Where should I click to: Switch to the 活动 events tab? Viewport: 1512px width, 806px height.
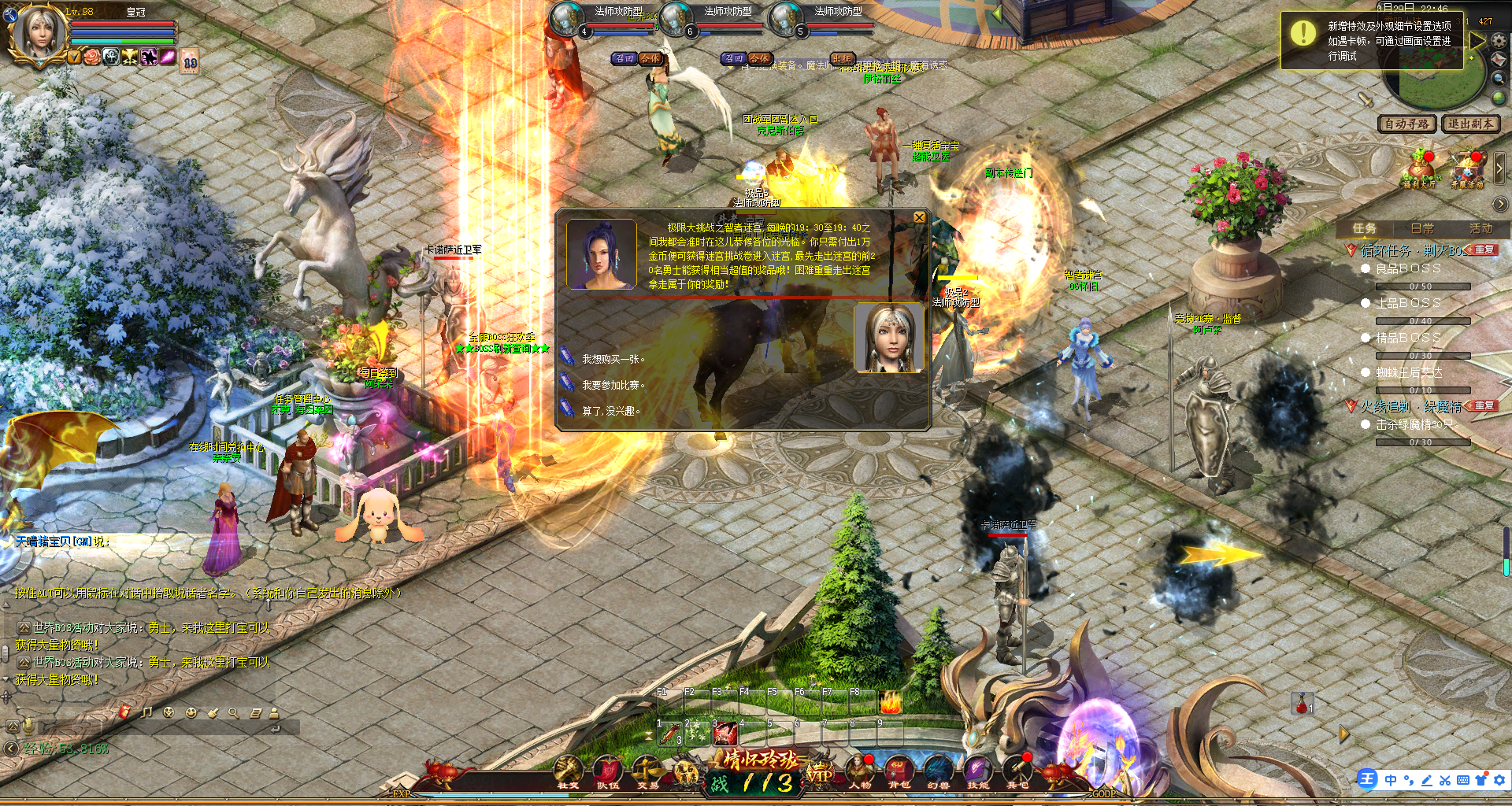click(1480, 228)
